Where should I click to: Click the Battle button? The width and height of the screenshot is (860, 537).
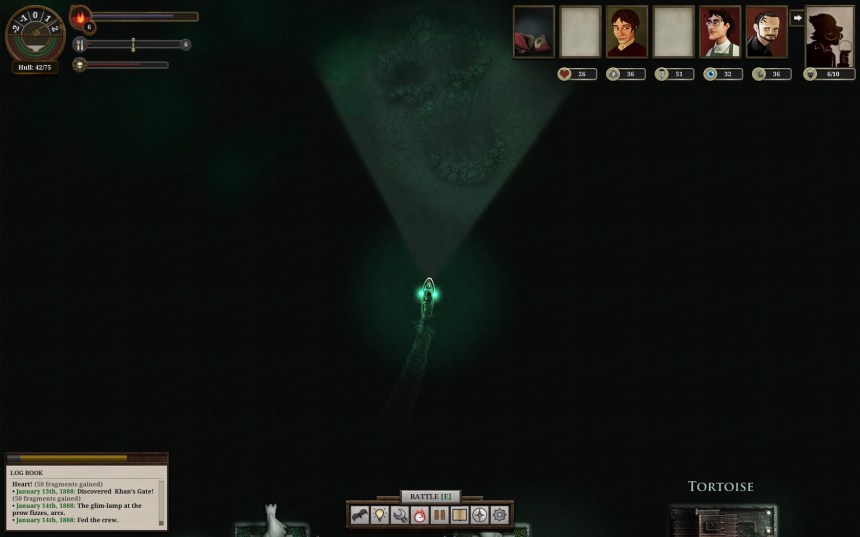pyautogui.click(x=430, y=496)
